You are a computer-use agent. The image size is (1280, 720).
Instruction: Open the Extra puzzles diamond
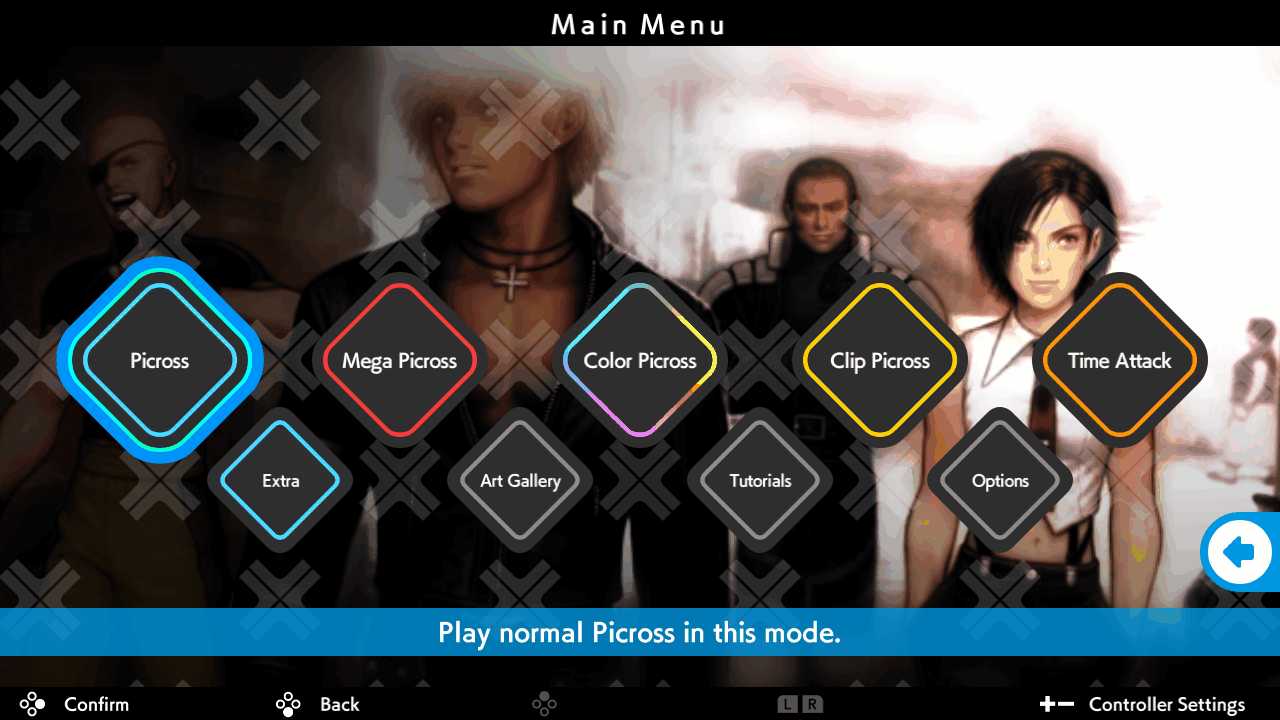point(280,481)
